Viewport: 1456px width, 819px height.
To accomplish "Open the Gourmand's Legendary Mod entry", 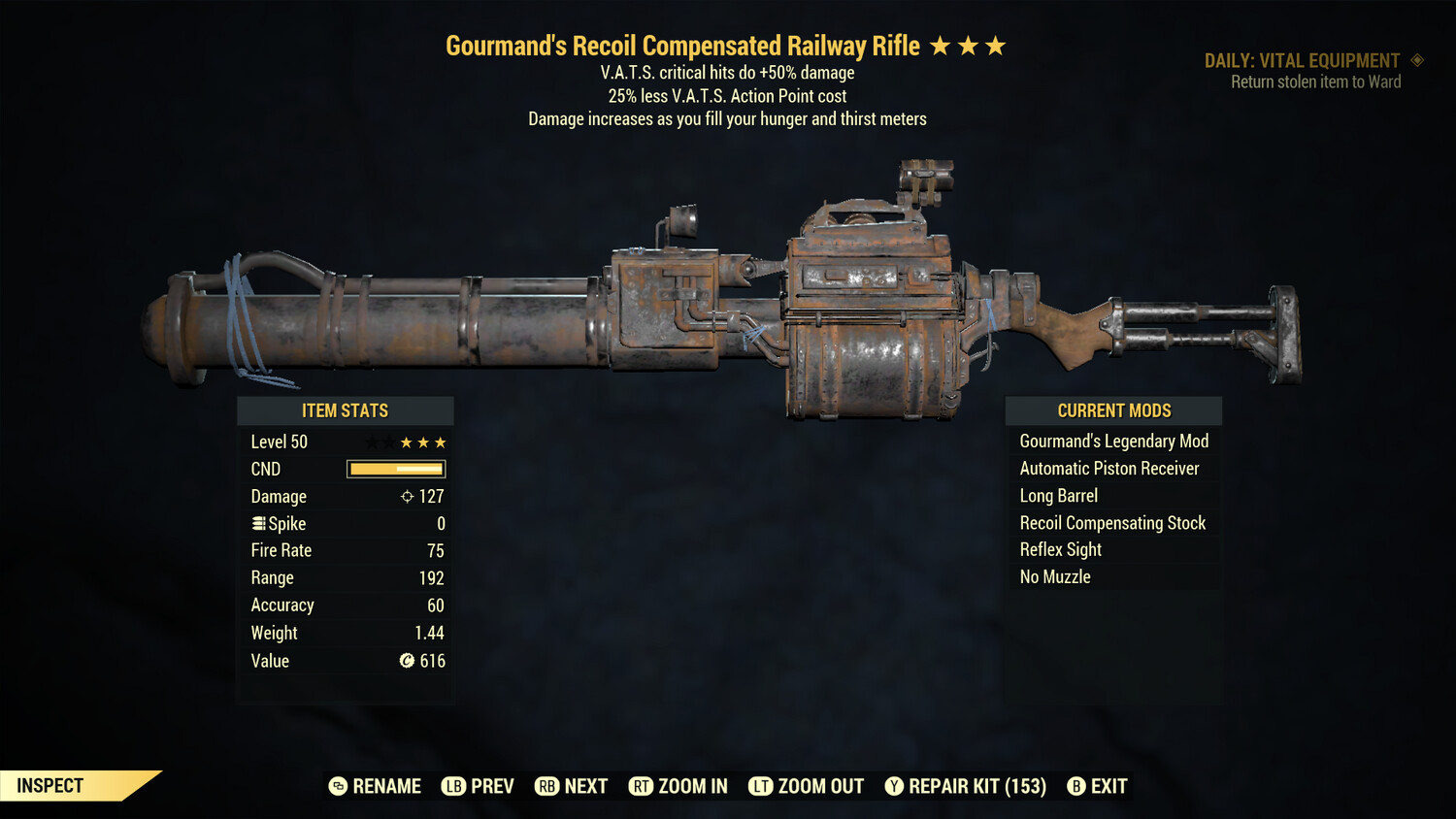I will tap(1113, 441).
